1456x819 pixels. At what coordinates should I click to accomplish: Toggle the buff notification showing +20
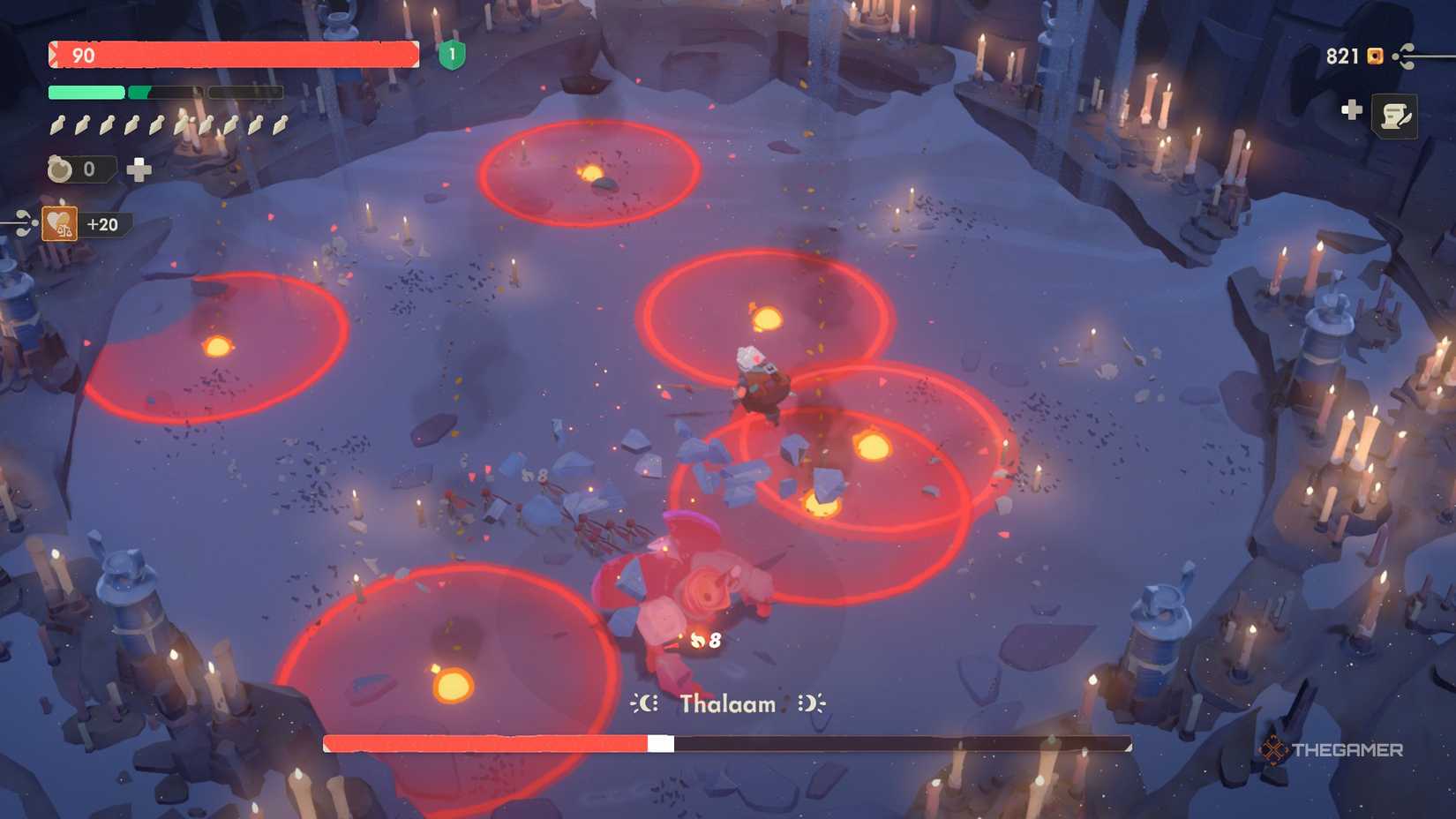coord(100,223)
